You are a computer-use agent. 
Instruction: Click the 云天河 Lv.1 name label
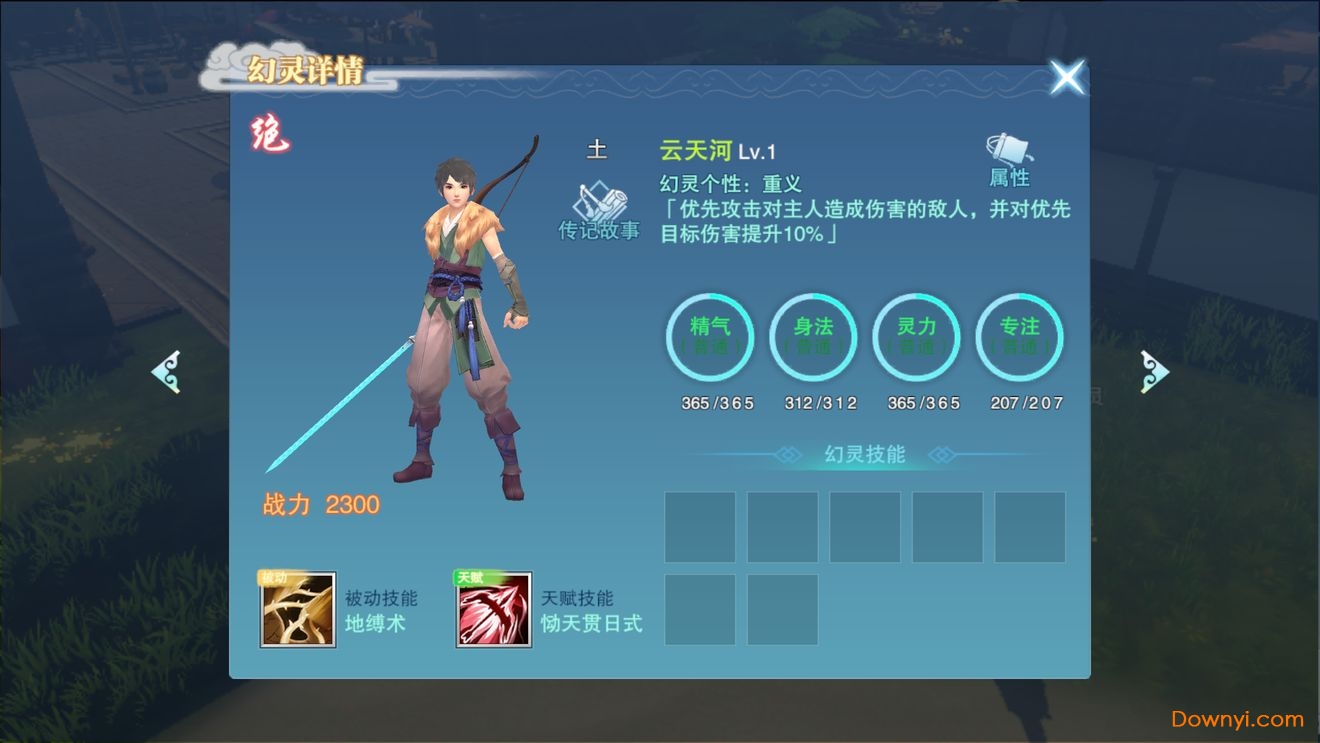coord(716,151)
